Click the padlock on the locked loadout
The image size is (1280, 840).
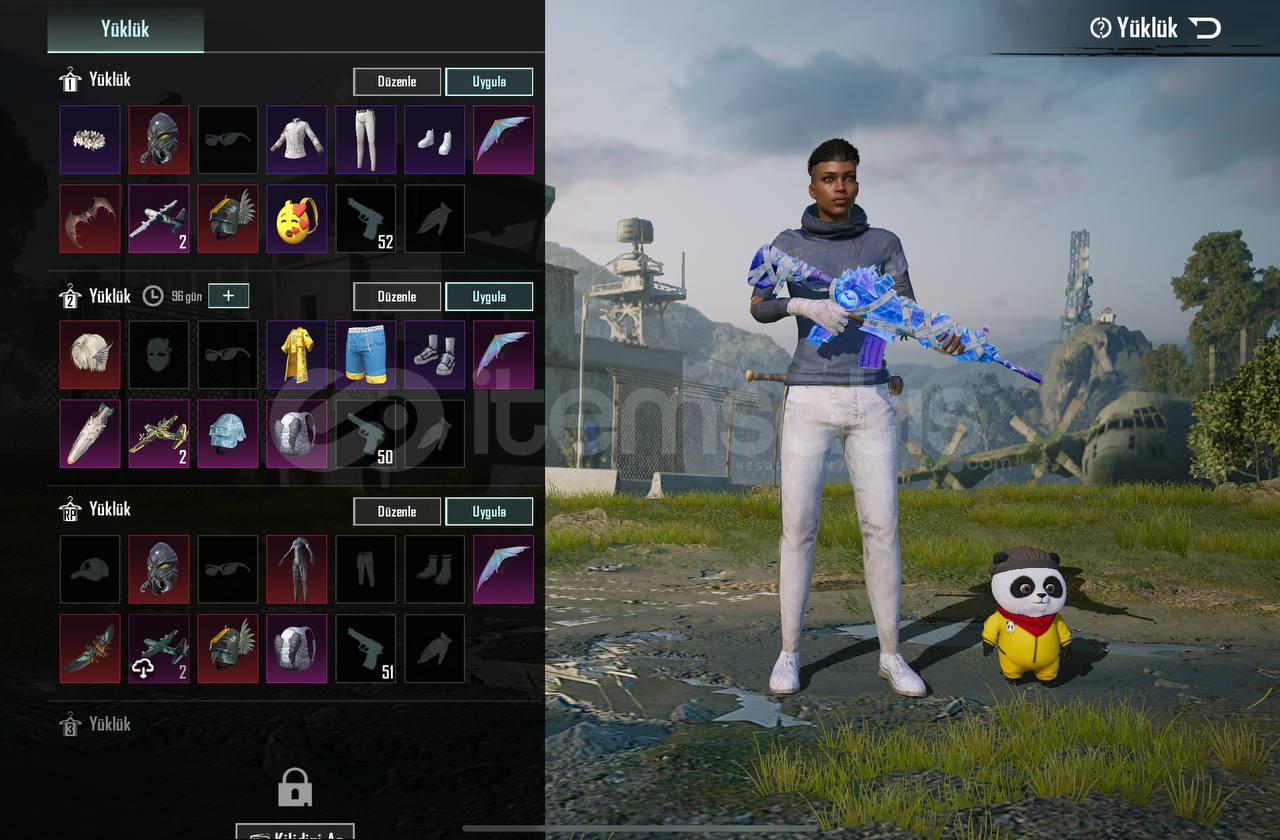click(x=295, y=788)
